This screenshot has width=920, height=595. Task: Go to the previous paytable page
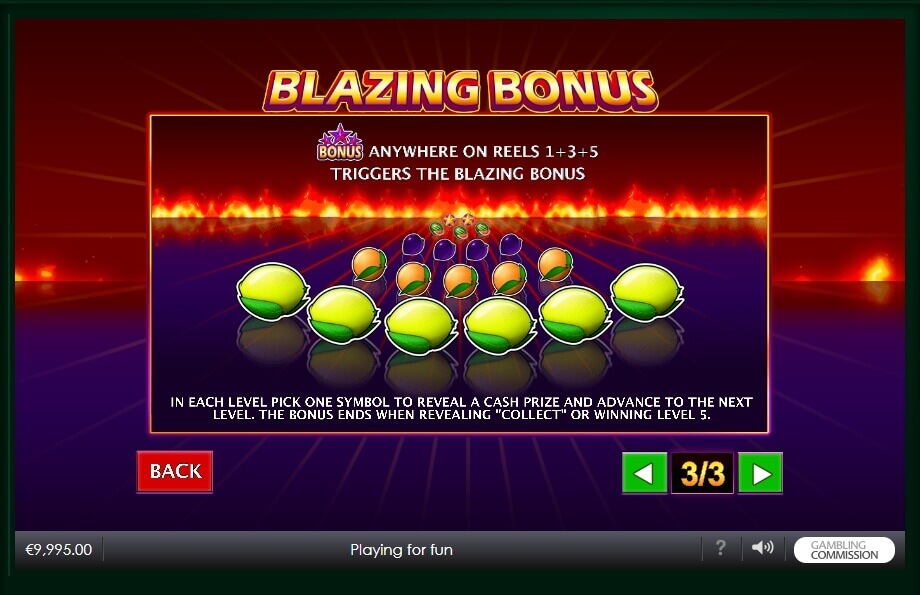click(644, 473)
